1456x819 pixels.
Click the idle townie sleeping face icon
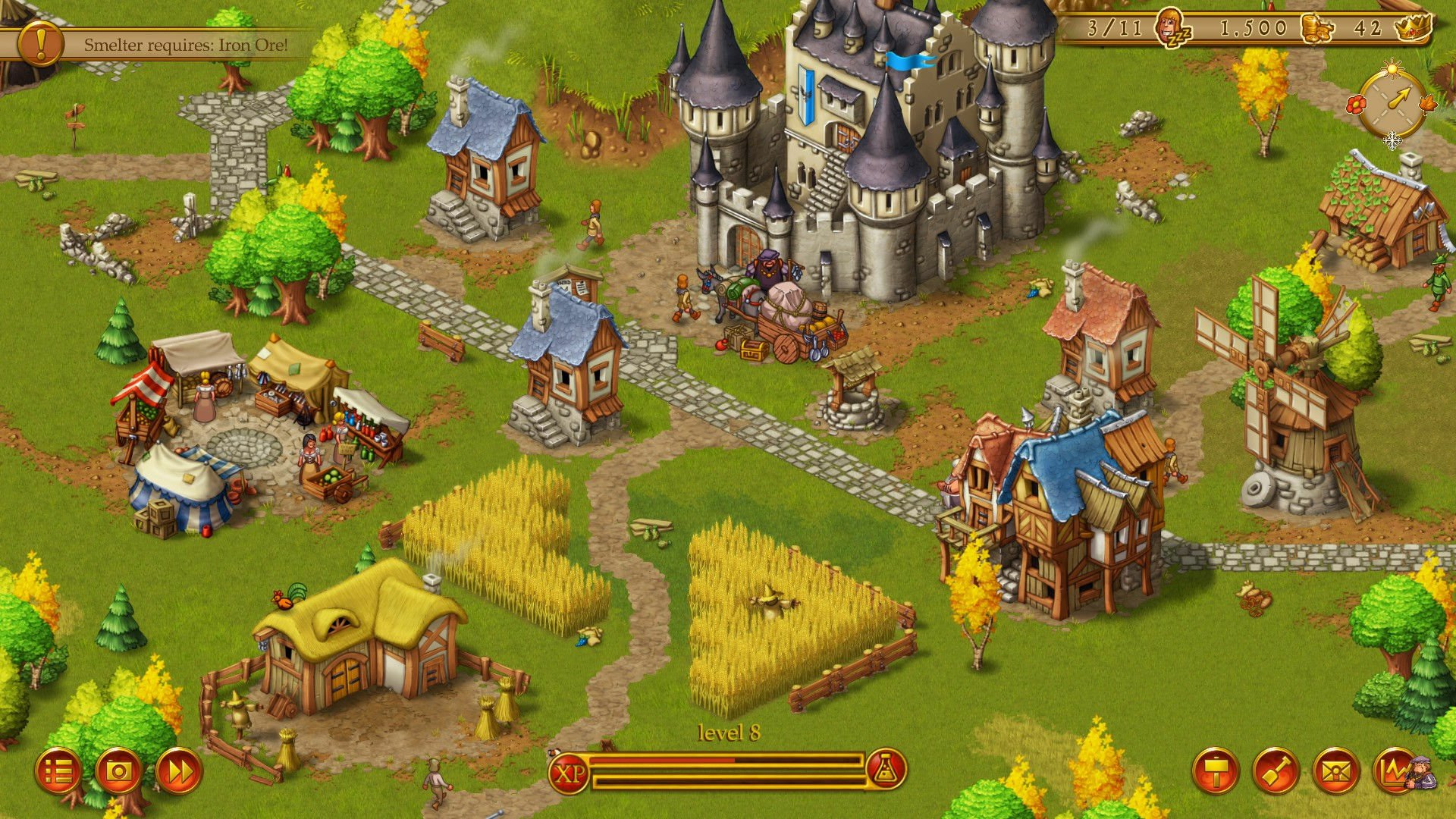(1172, 29)
